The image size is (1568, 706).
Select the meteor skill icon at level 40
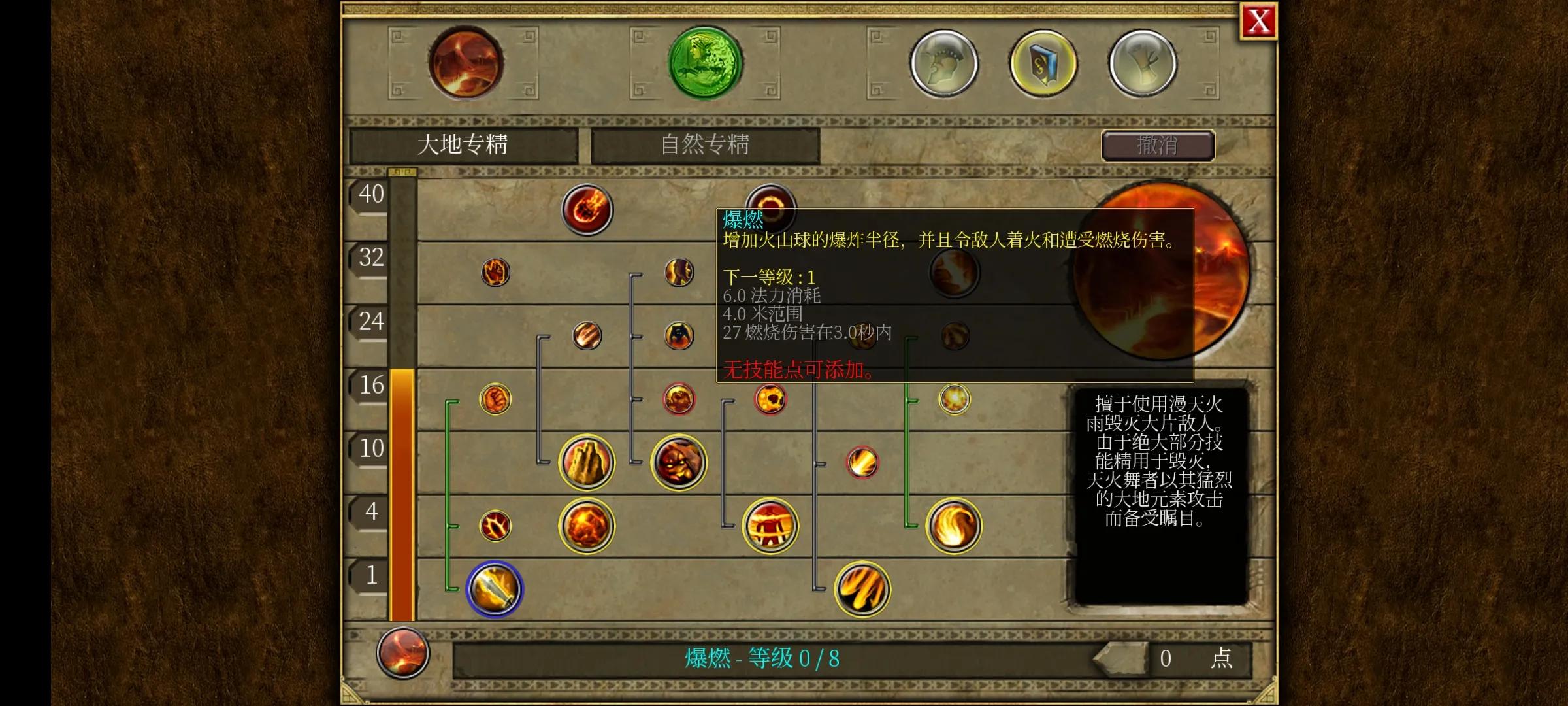pyautogui.click(x=587, y=208)
